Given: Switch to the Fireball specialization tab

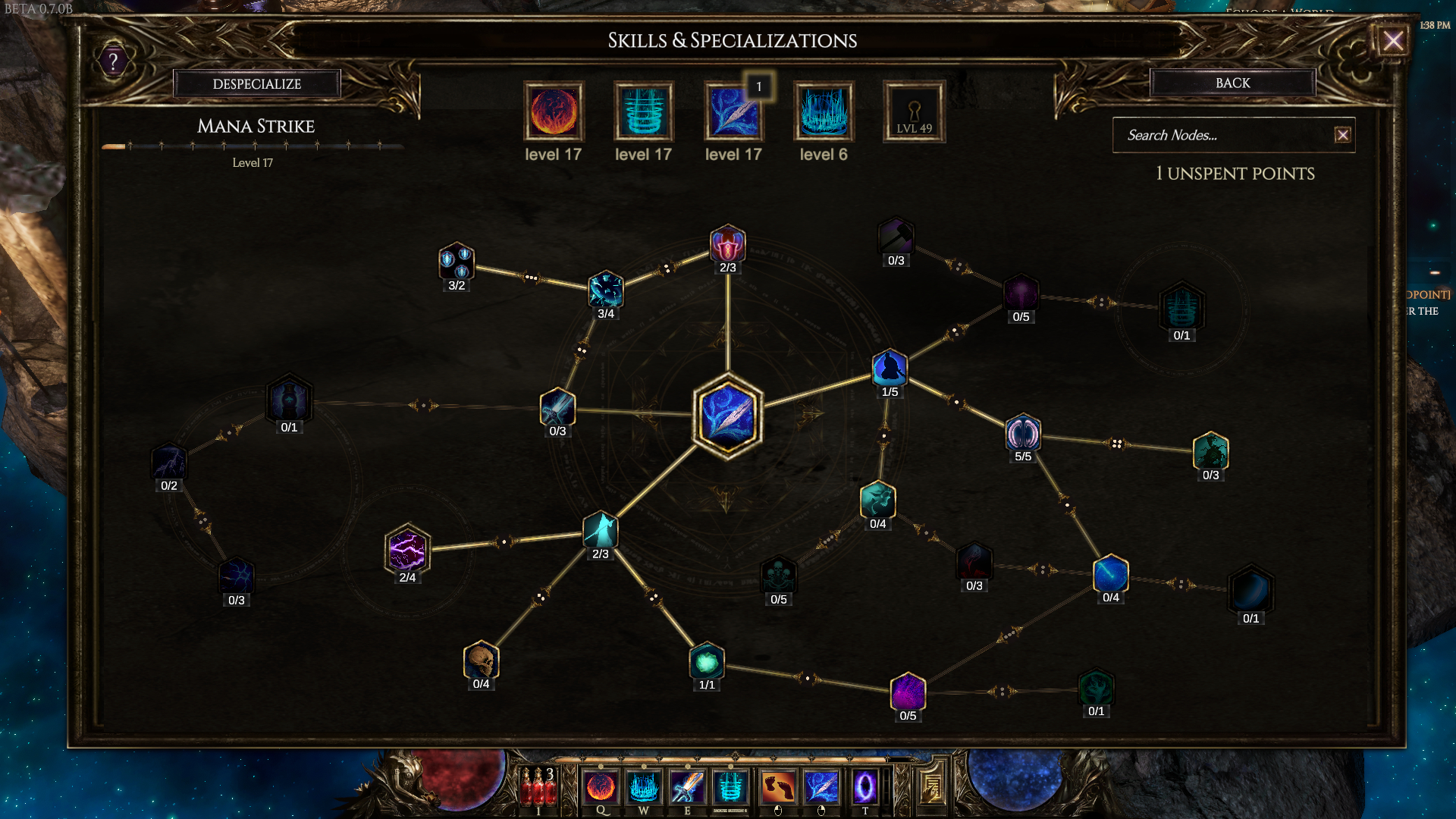Looking at the screenshot, I should pyautogui.click(x=554, y=114).
